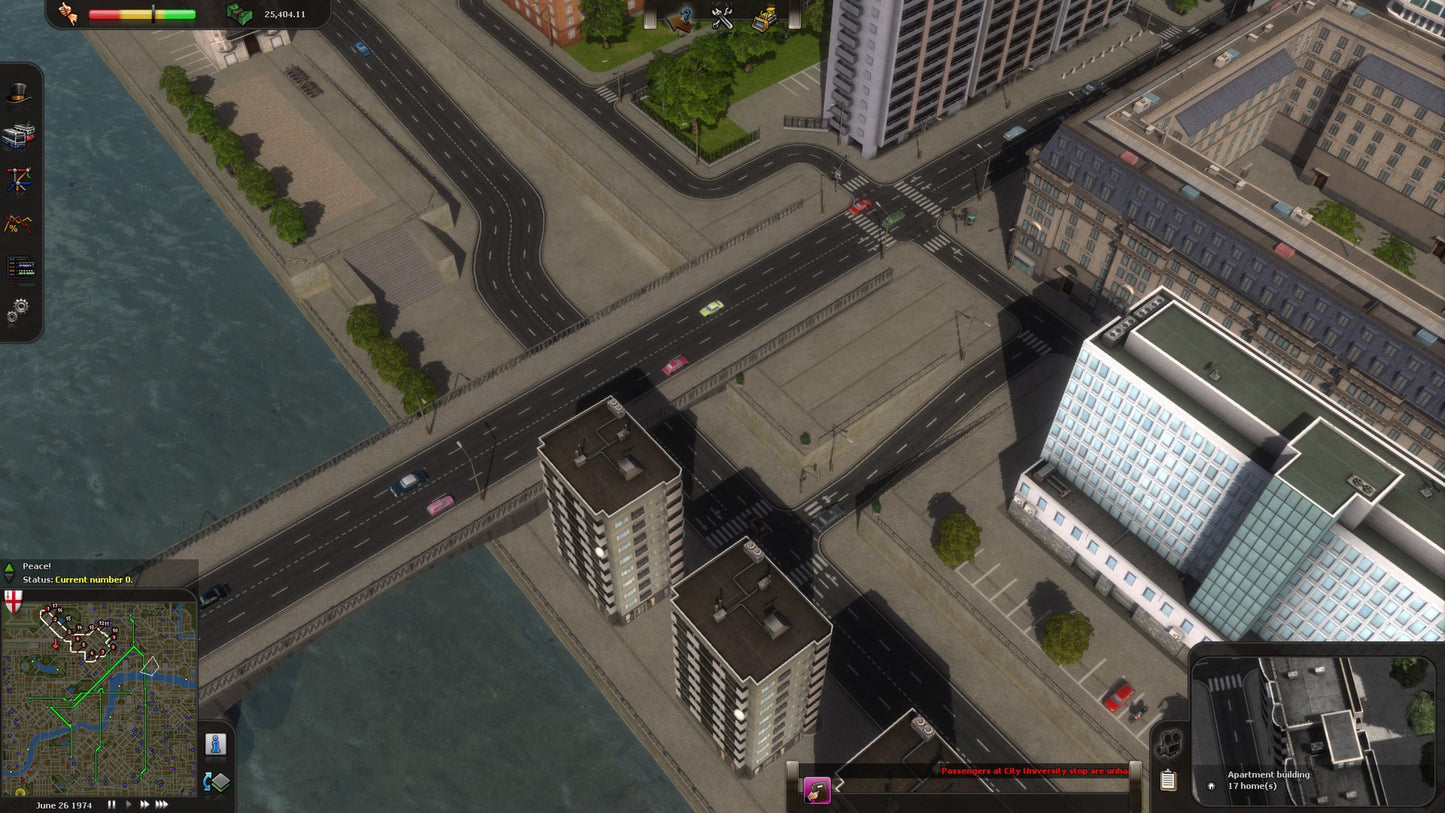Image resolution: width=1445 pixels, height=813 pixels.
Task: Select the route planning tool in the sidebar
Action: (20, 176)
